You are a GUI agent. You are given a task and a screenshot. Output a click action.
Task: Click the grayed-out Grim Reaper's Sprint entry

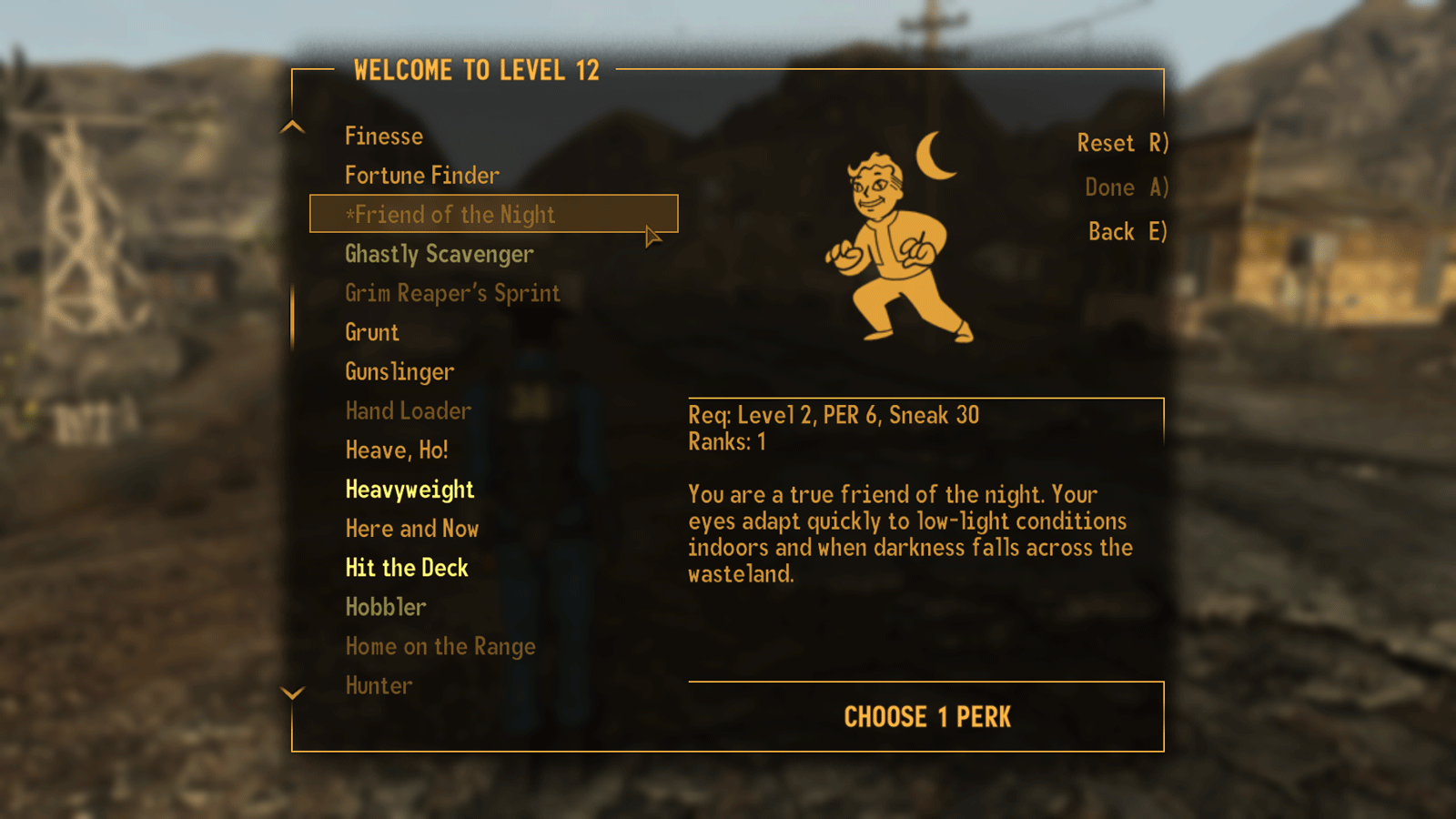point(451,293)
